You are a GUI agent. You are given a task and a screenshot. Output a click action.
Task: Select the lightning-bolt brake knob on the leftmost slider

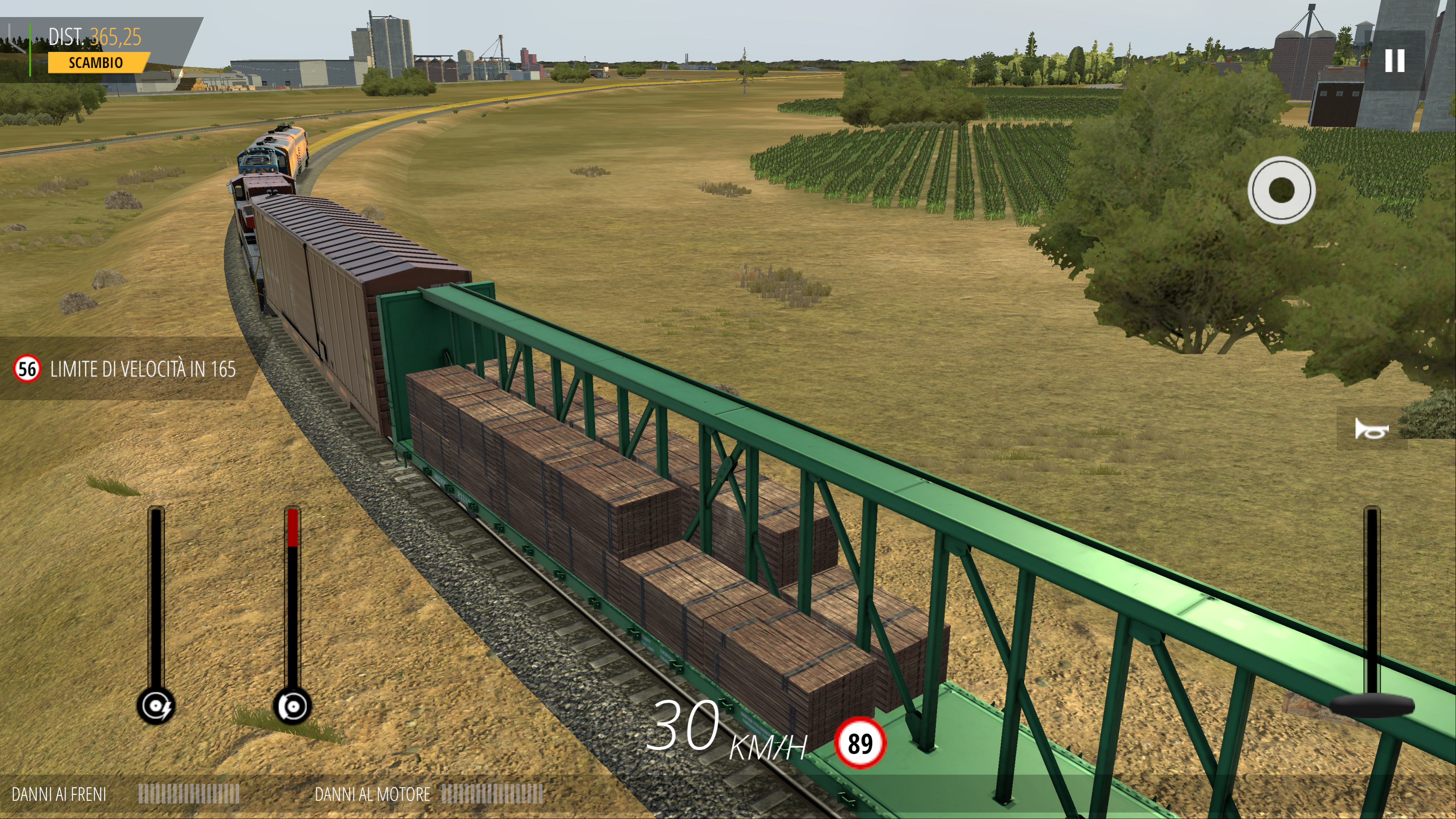[156, 706]
